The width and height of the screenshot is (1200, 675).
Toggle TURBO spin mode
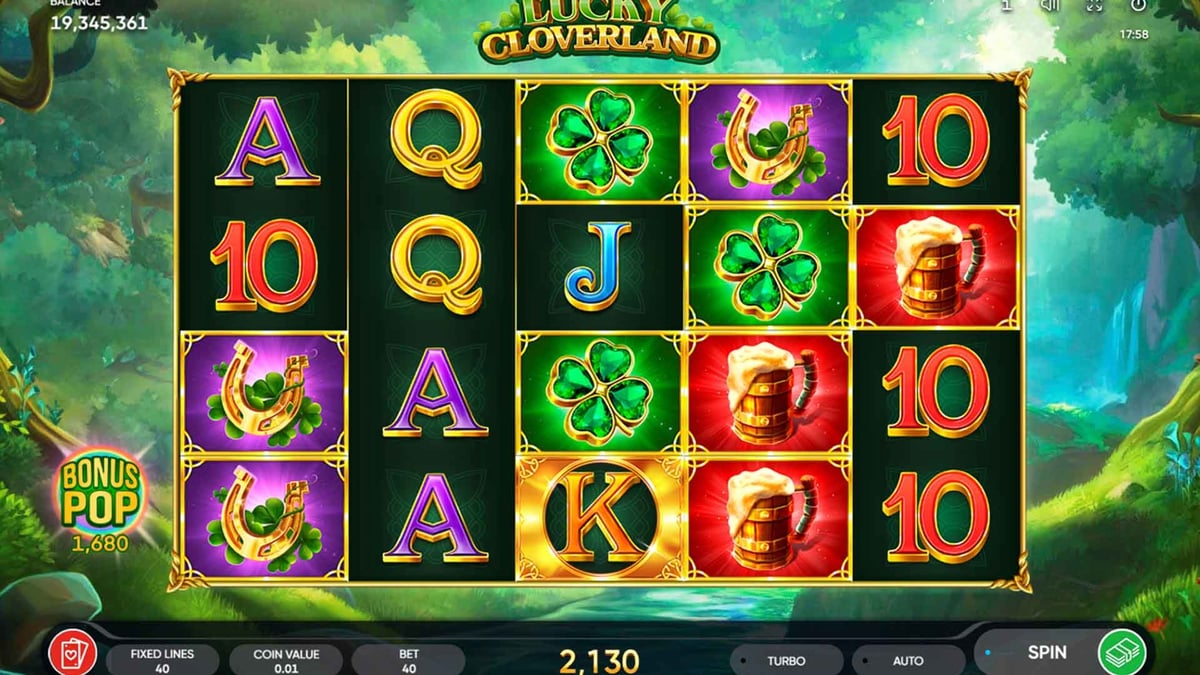(x=786, y=661)
